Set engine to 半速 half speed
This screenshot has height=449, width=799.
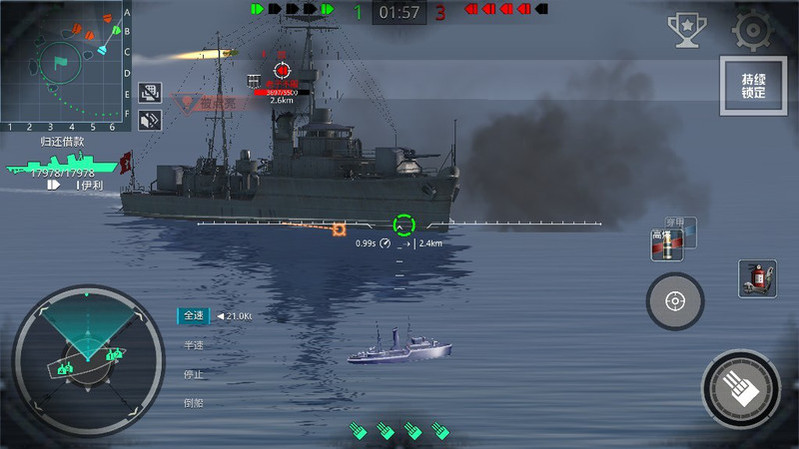point(193,345)
